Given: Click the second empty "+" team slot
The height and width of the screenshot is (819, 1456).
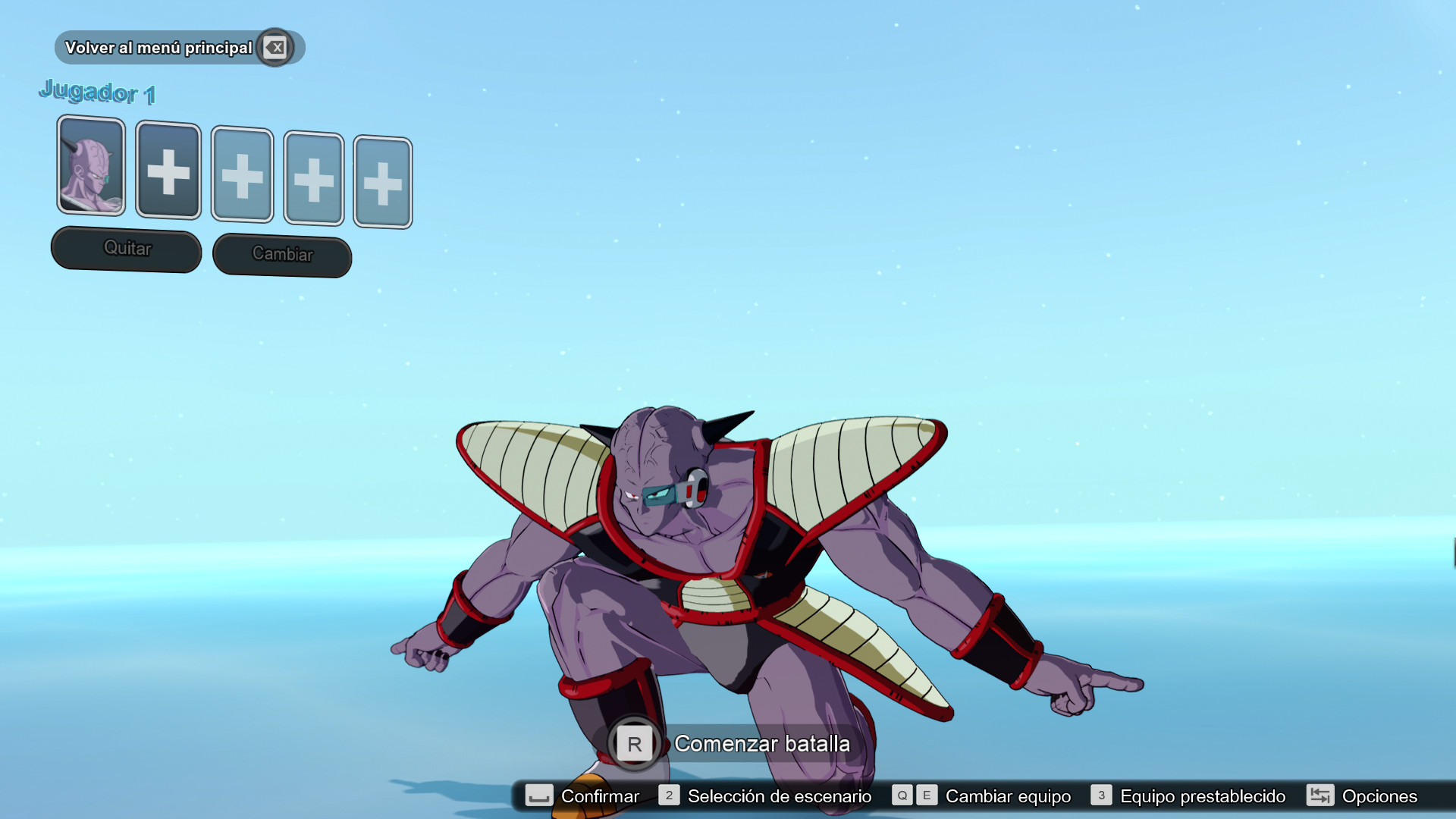Looking at the screenshot, I should (x=242, y=175).
